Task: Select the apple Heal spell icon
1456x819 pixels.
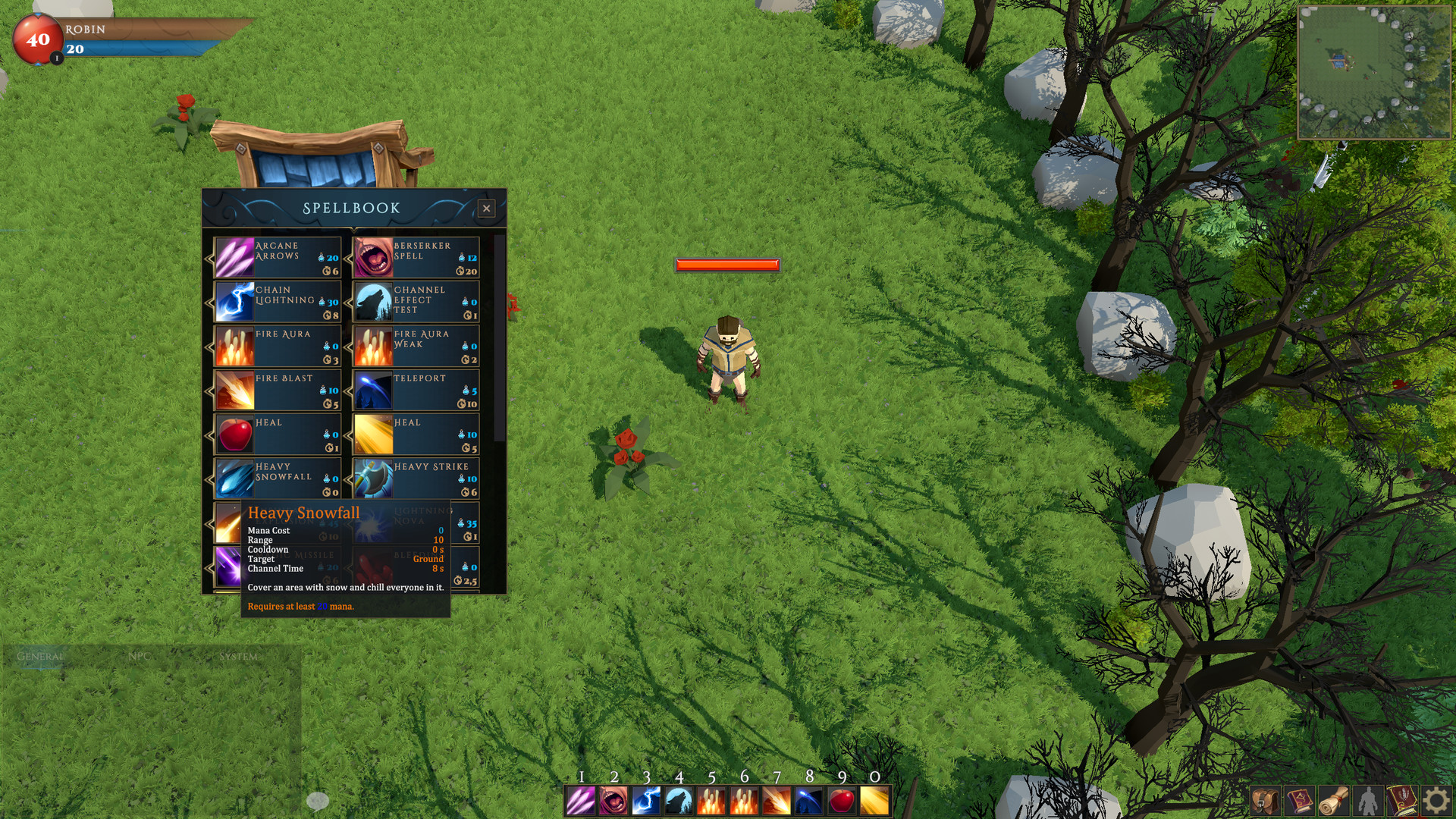Action: point(236,434)
